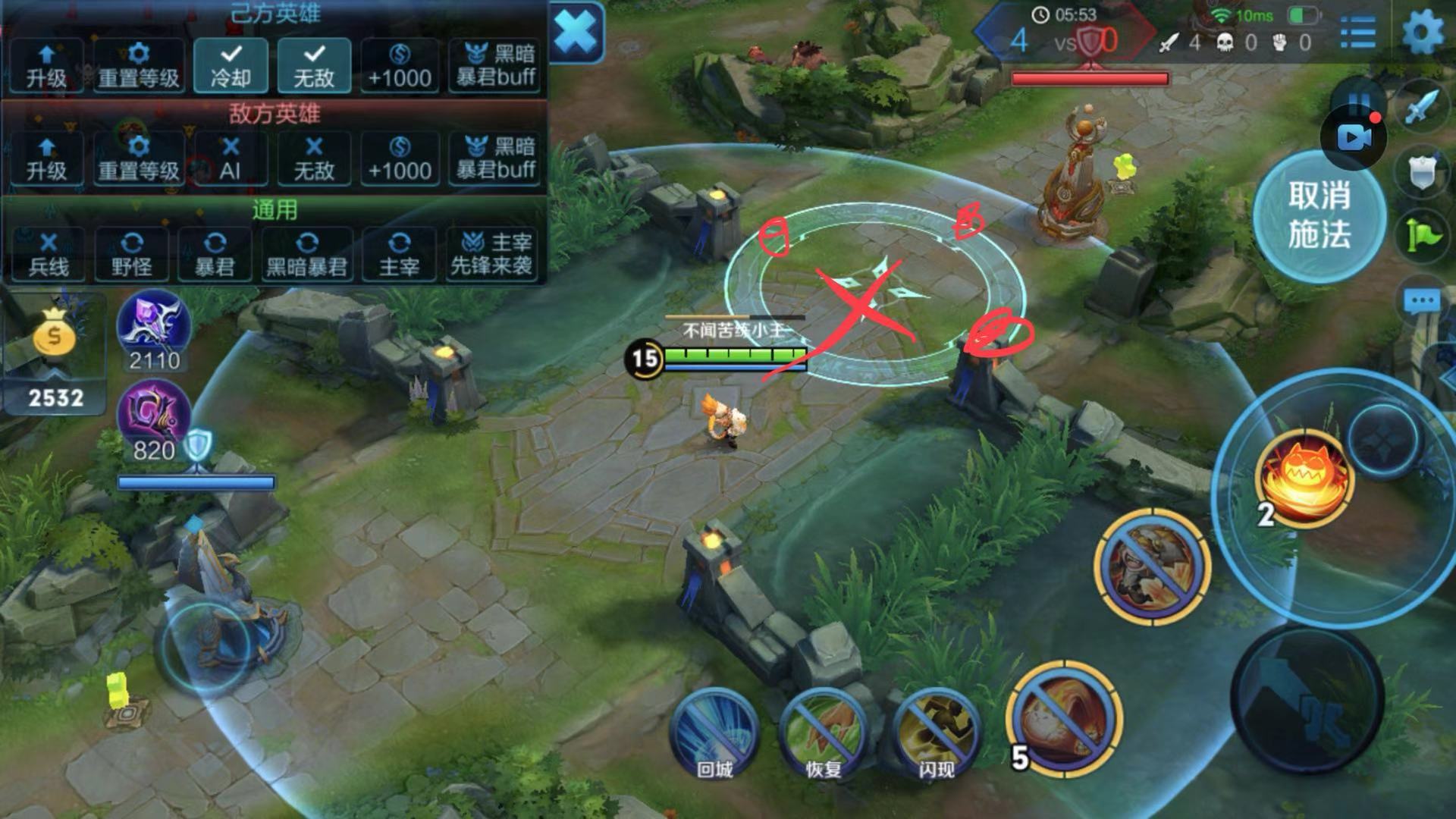Cancel the spell with 取消施法 button
The height and width of the screenshot is (819, 1456).
(x=1319, y=216)
